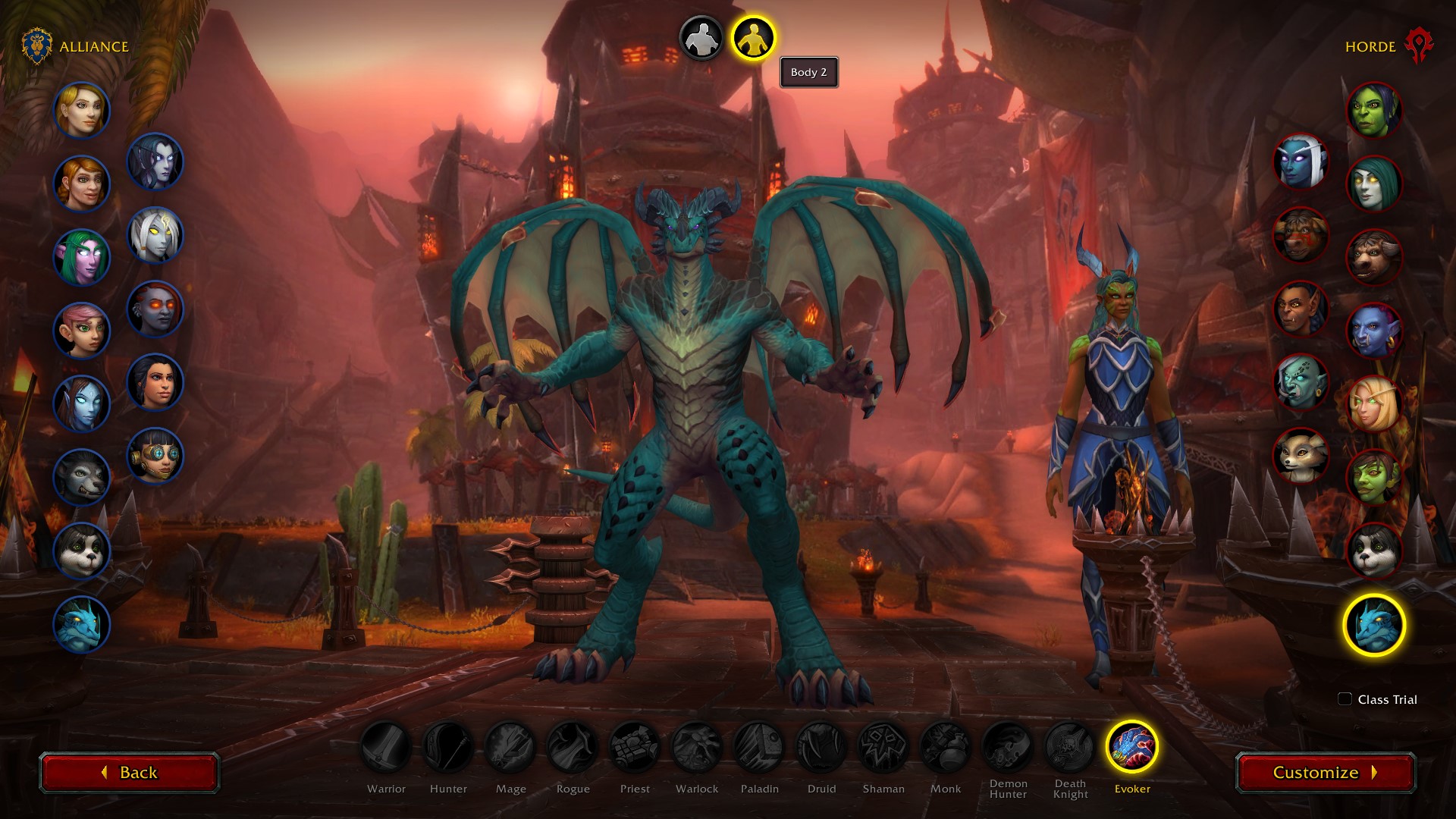Select the Orc race portrait
1456x819 pixels.
click(x=1373, y=111)
